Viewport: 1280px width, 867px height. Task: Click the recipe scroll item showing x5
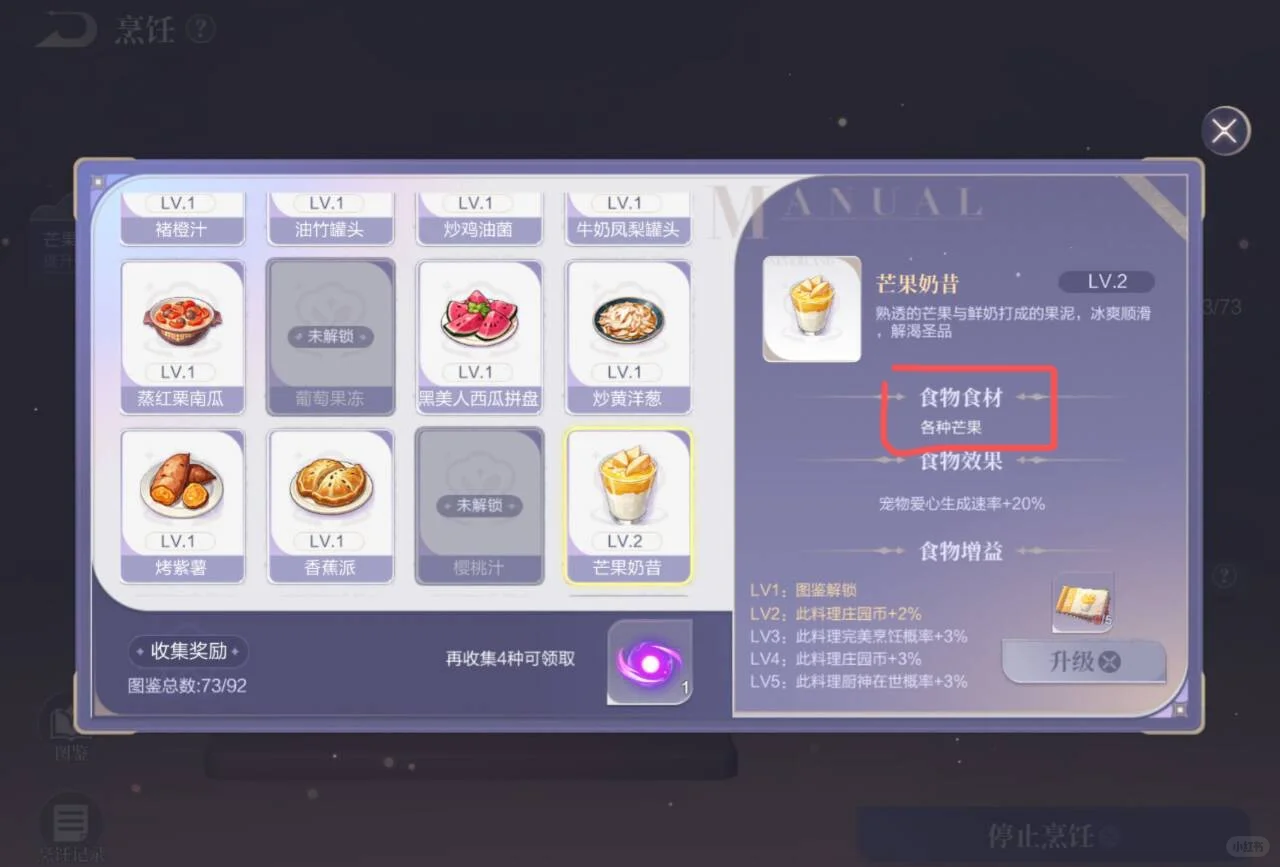1083,601
